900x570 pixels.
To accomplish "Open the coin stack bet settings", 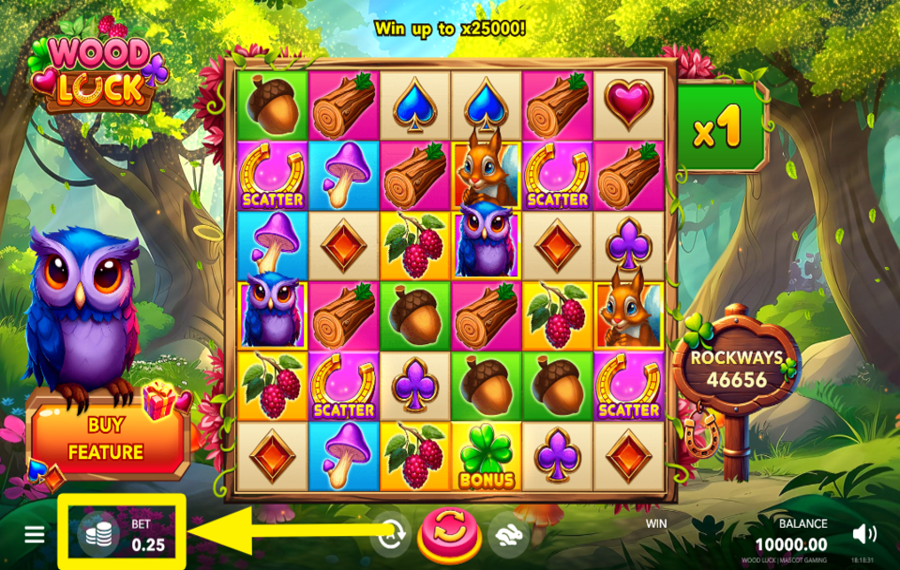I will point(98,533).
